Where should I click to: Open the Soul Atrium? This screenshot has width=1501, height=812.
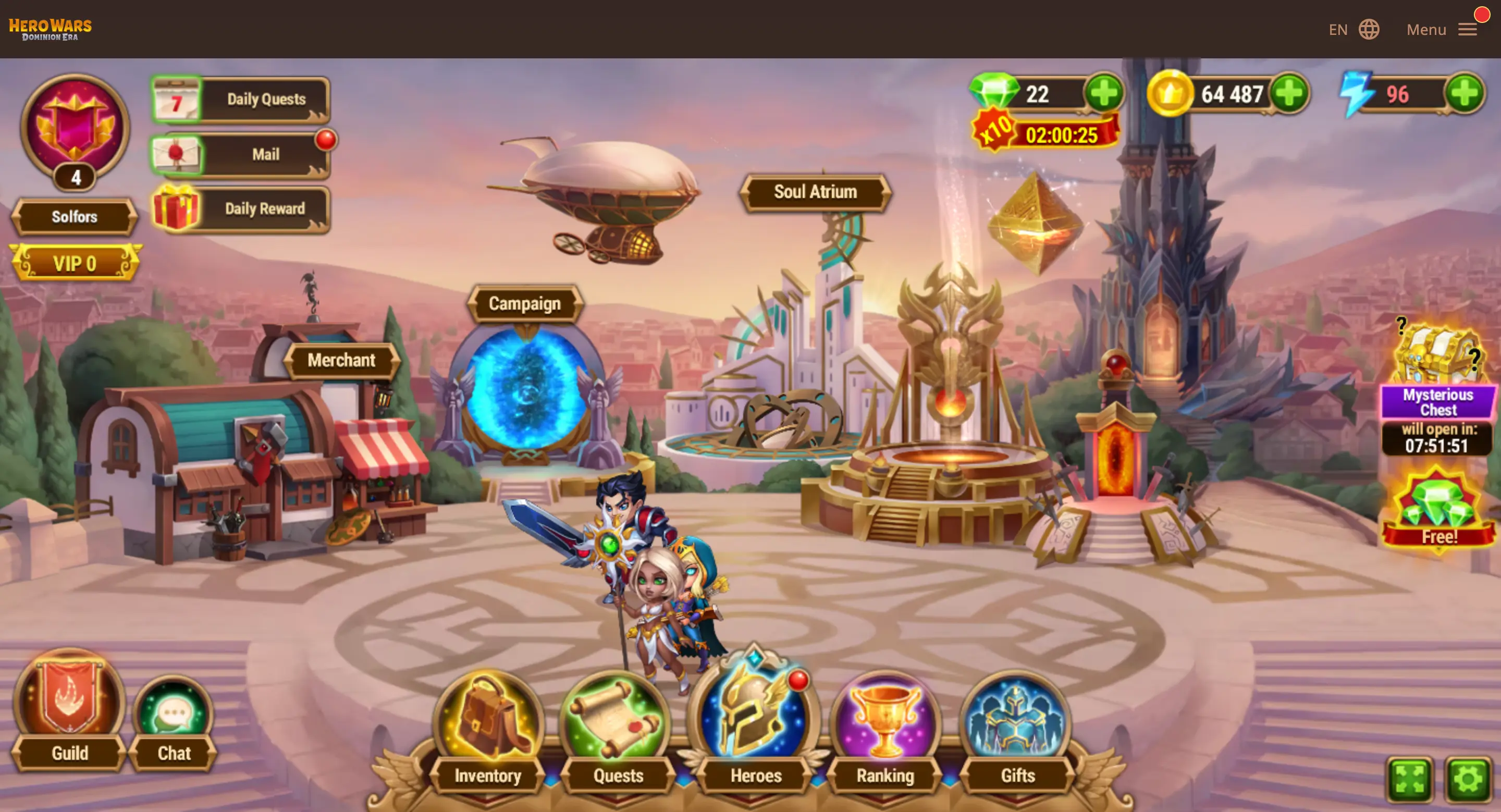point(815,192)
